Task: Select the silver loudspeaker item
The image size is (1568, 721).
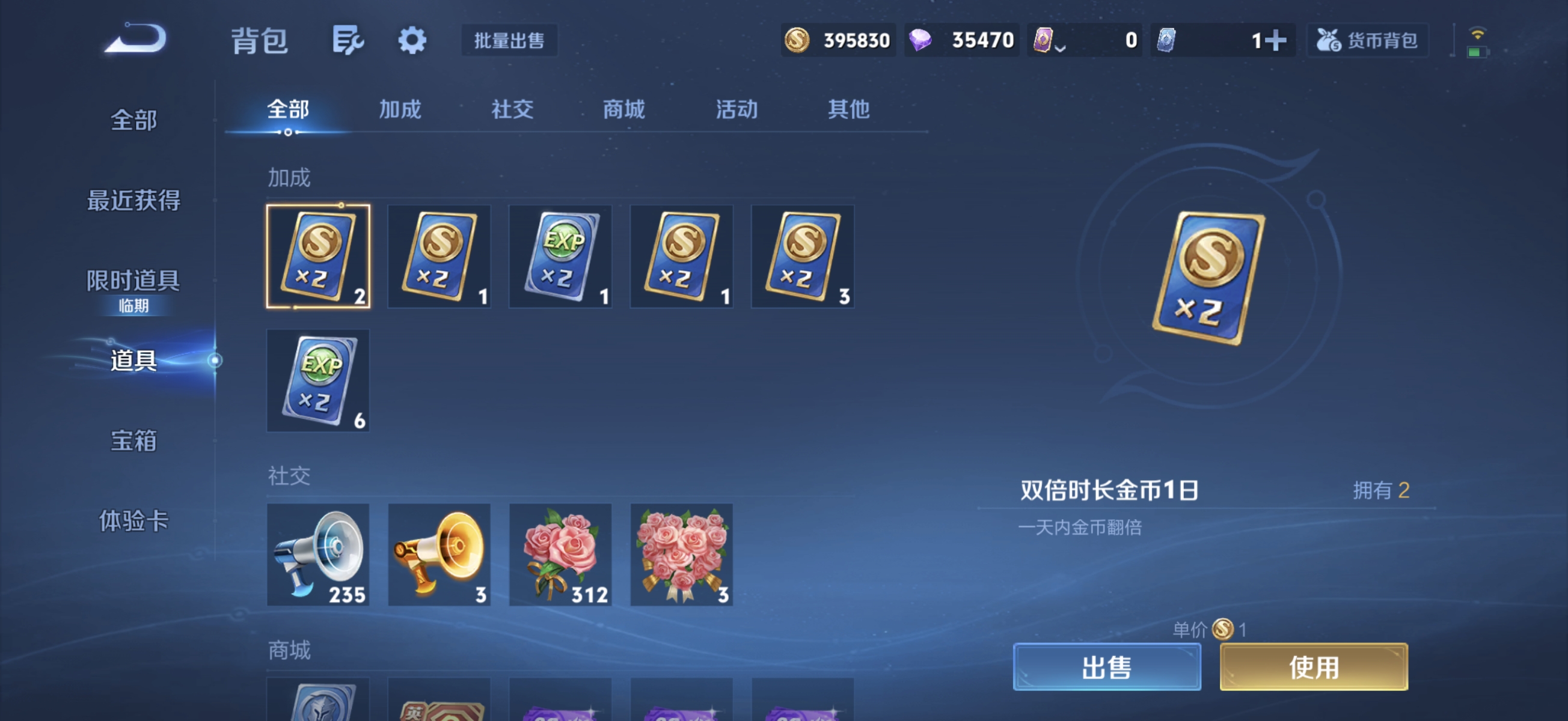Action: pyautogui.click(x=317, y=555)
